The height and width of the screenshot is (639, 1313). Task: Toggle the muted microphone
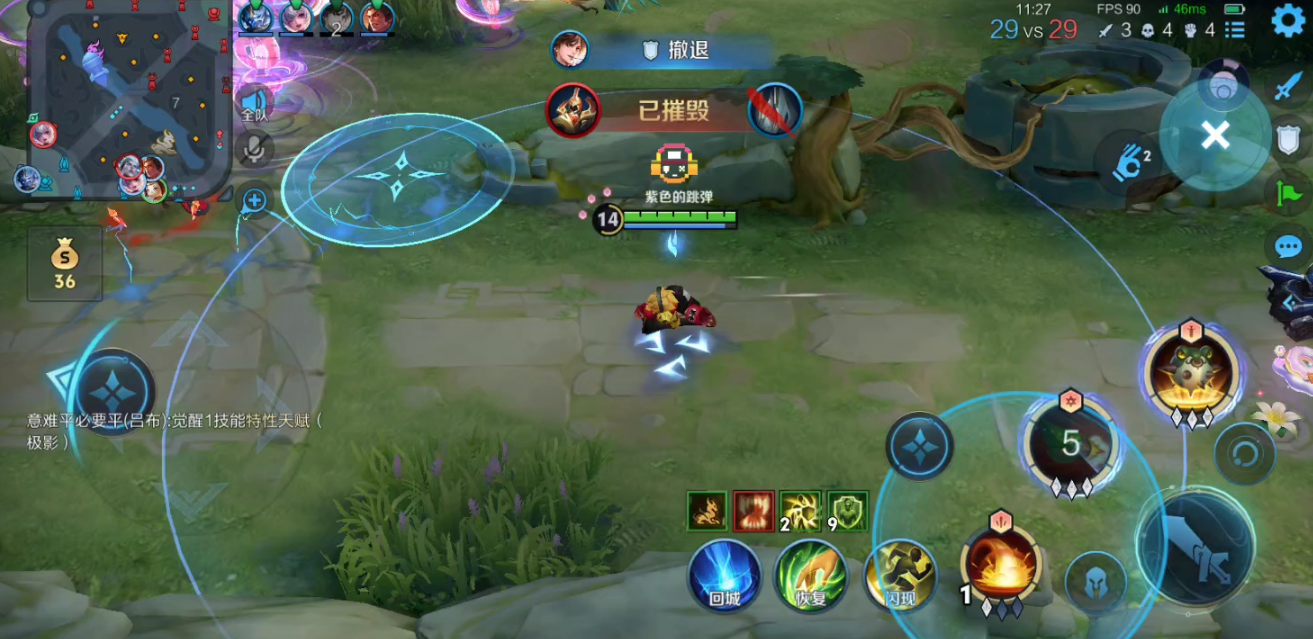point(254,151)
